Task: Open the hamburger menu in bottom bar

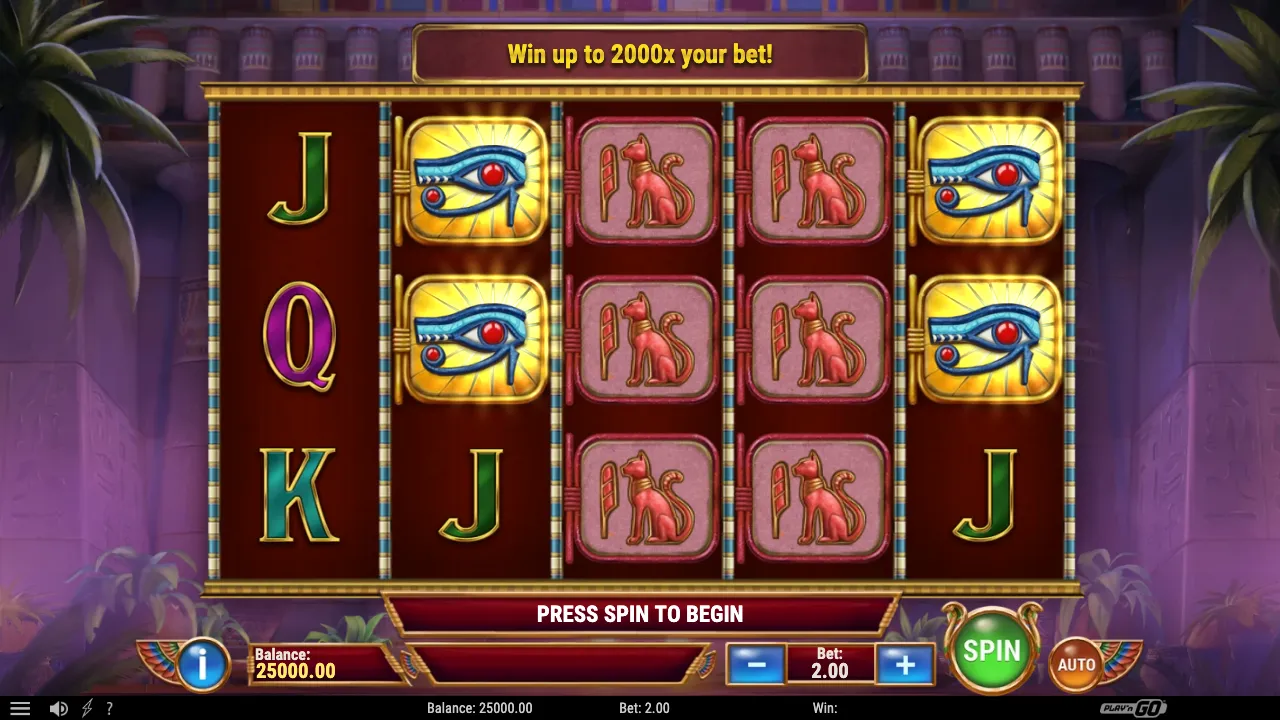Action: coord(20,708)
